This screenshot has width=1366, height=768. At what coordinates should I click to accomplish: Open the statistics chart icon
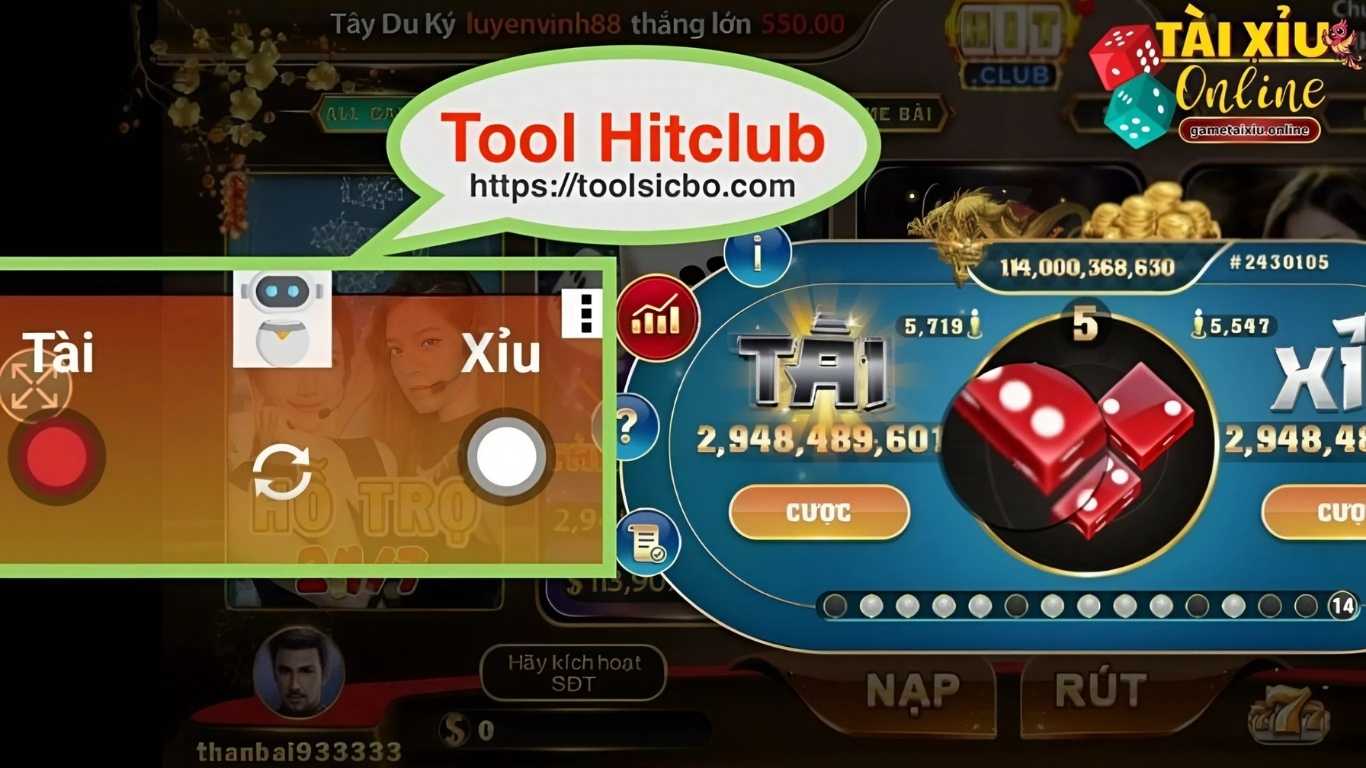pos(655,318)
